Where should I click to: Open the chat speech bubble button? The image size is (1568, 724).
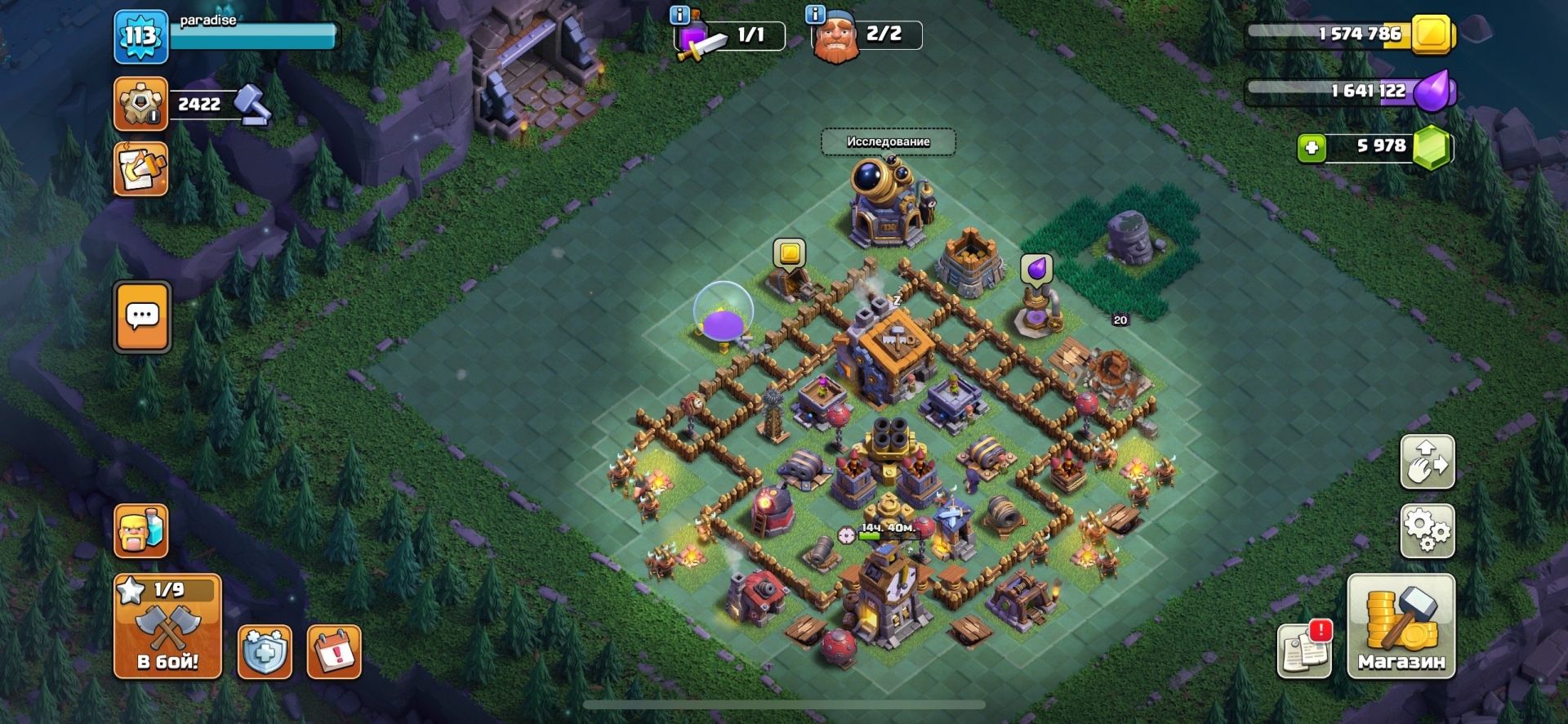143,316
